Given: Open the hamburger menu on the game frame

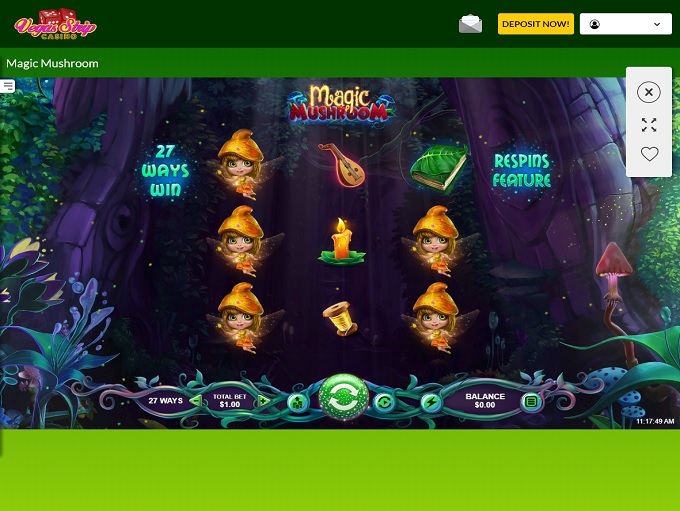Looking at the screenshot, I should (8, 87).
